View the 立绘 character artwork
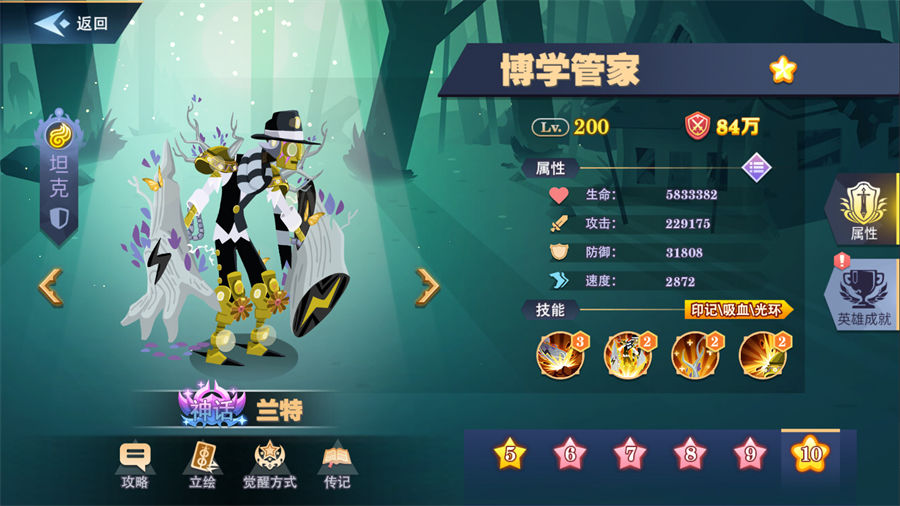 (204, 465)
